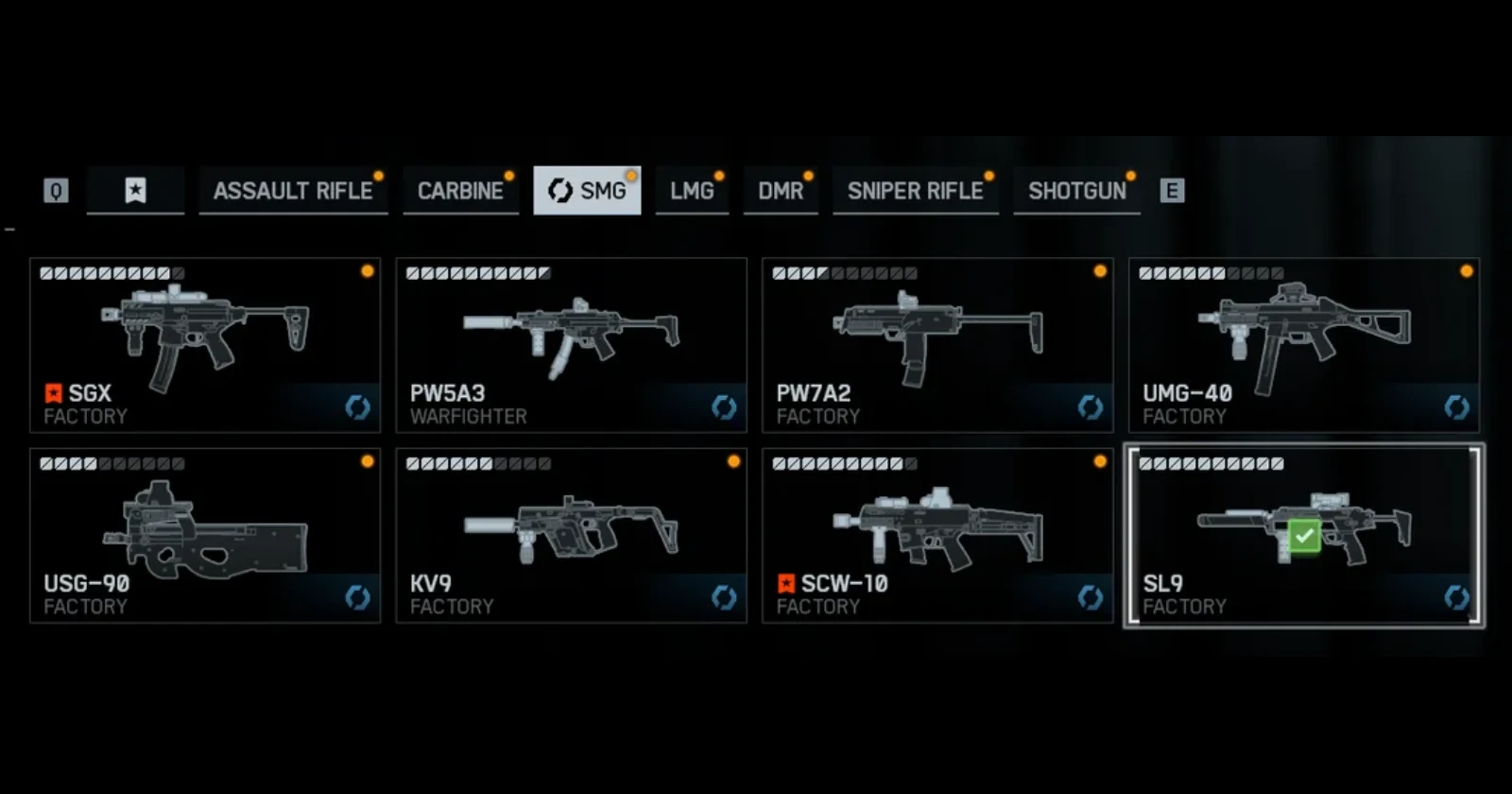View the Shotgun weapon tab
Viewport: 1512px width, 794px height.
[x=1076, y=191]
